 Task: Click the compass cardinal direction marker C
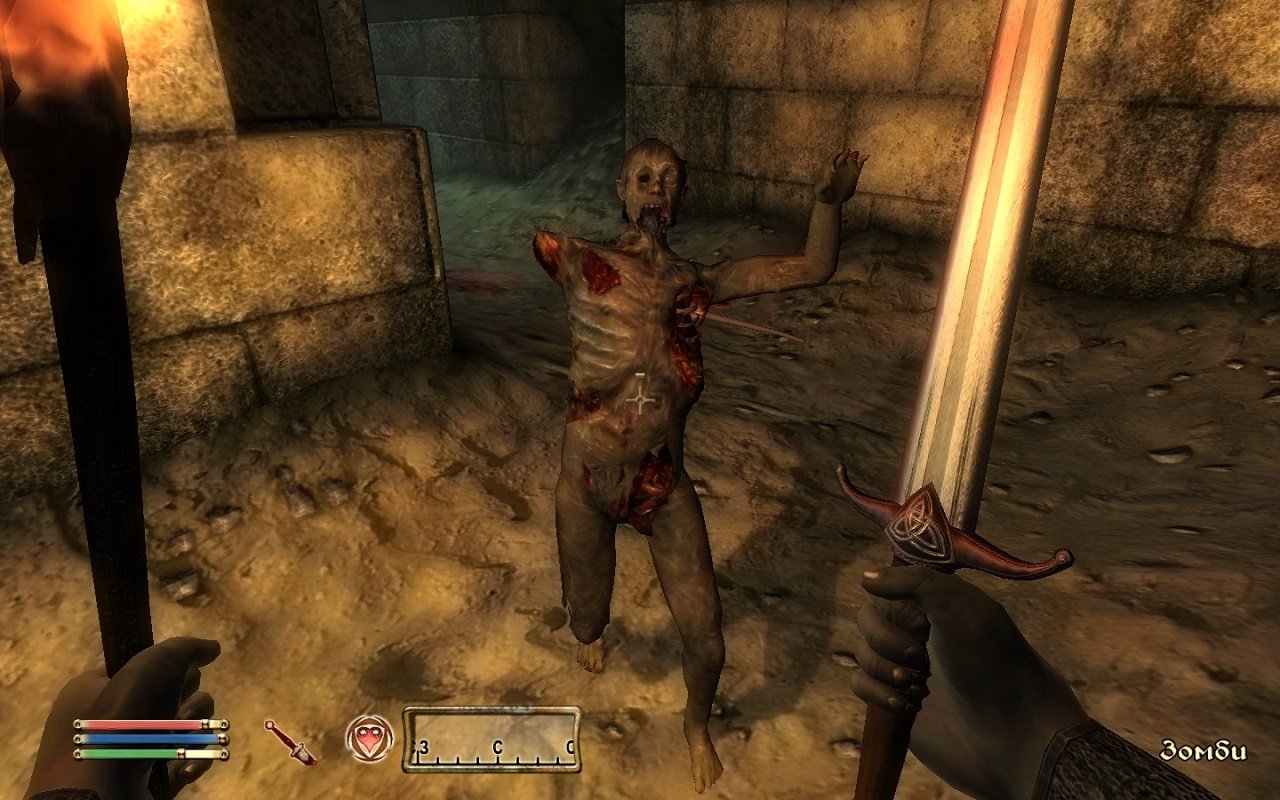pyautogui.click(x=499, y=744)
